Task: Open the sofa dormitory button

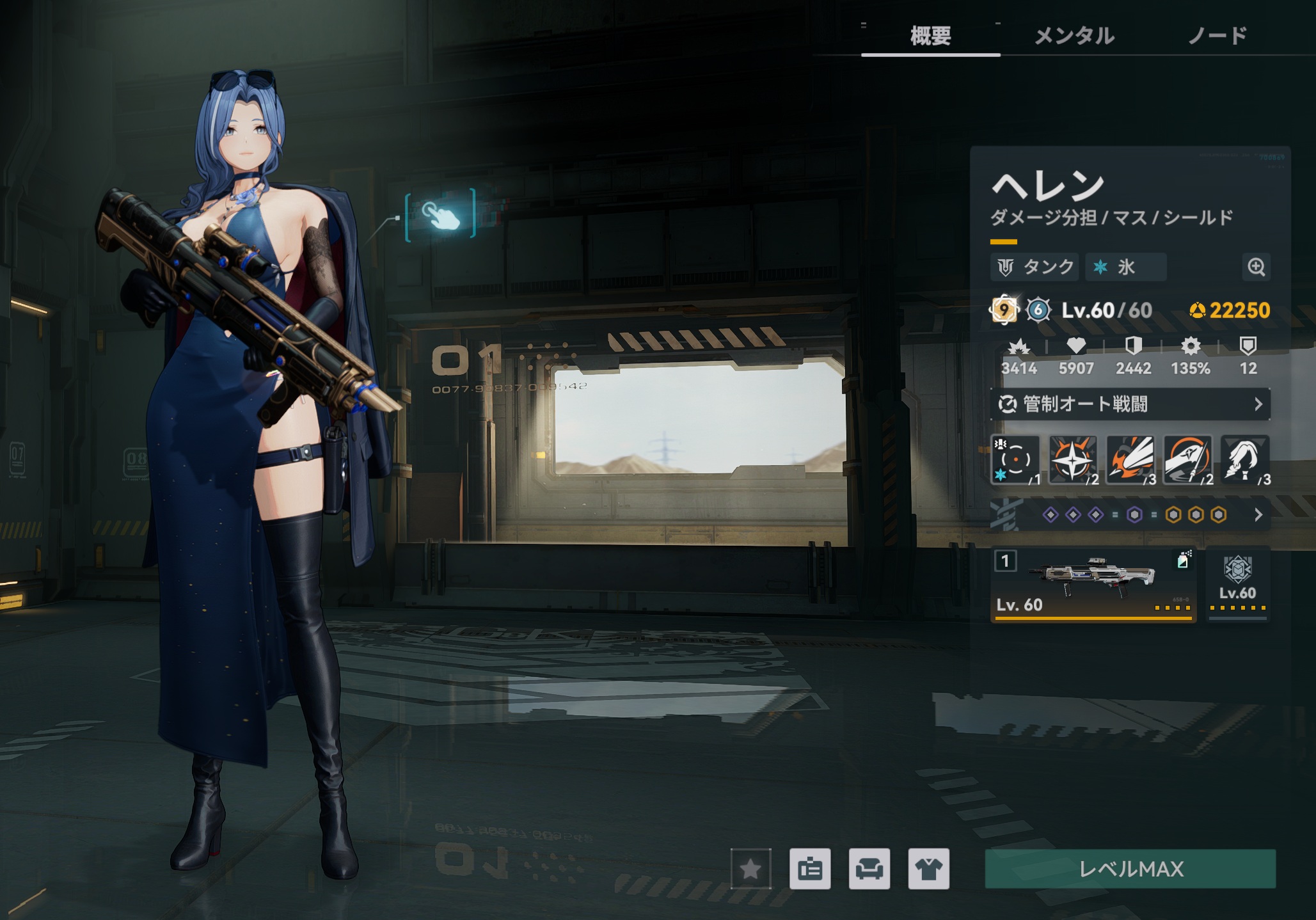Action: coord(869,869)
